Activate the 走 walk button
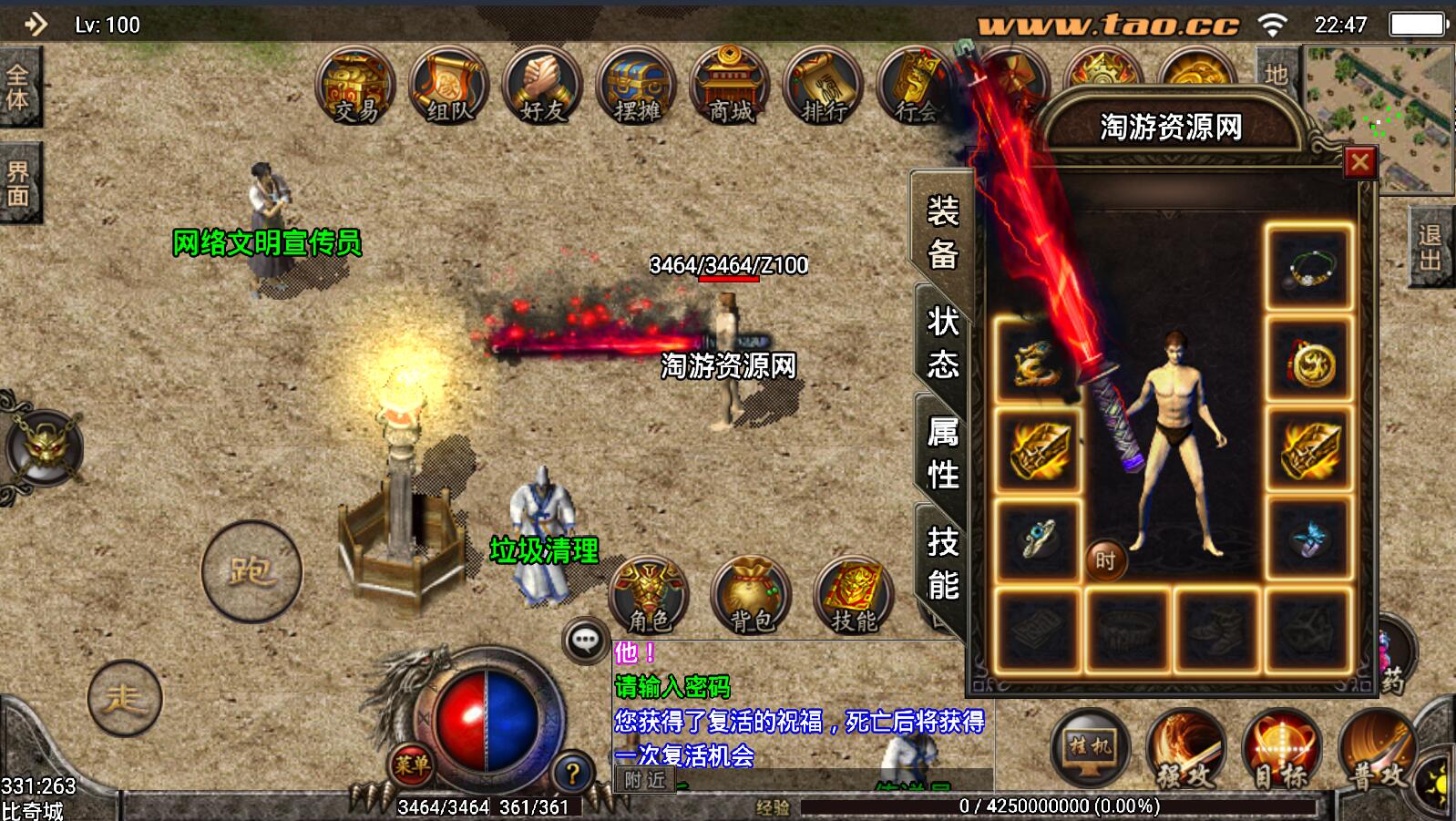The image size is (1456, 821). coord(125,699)
